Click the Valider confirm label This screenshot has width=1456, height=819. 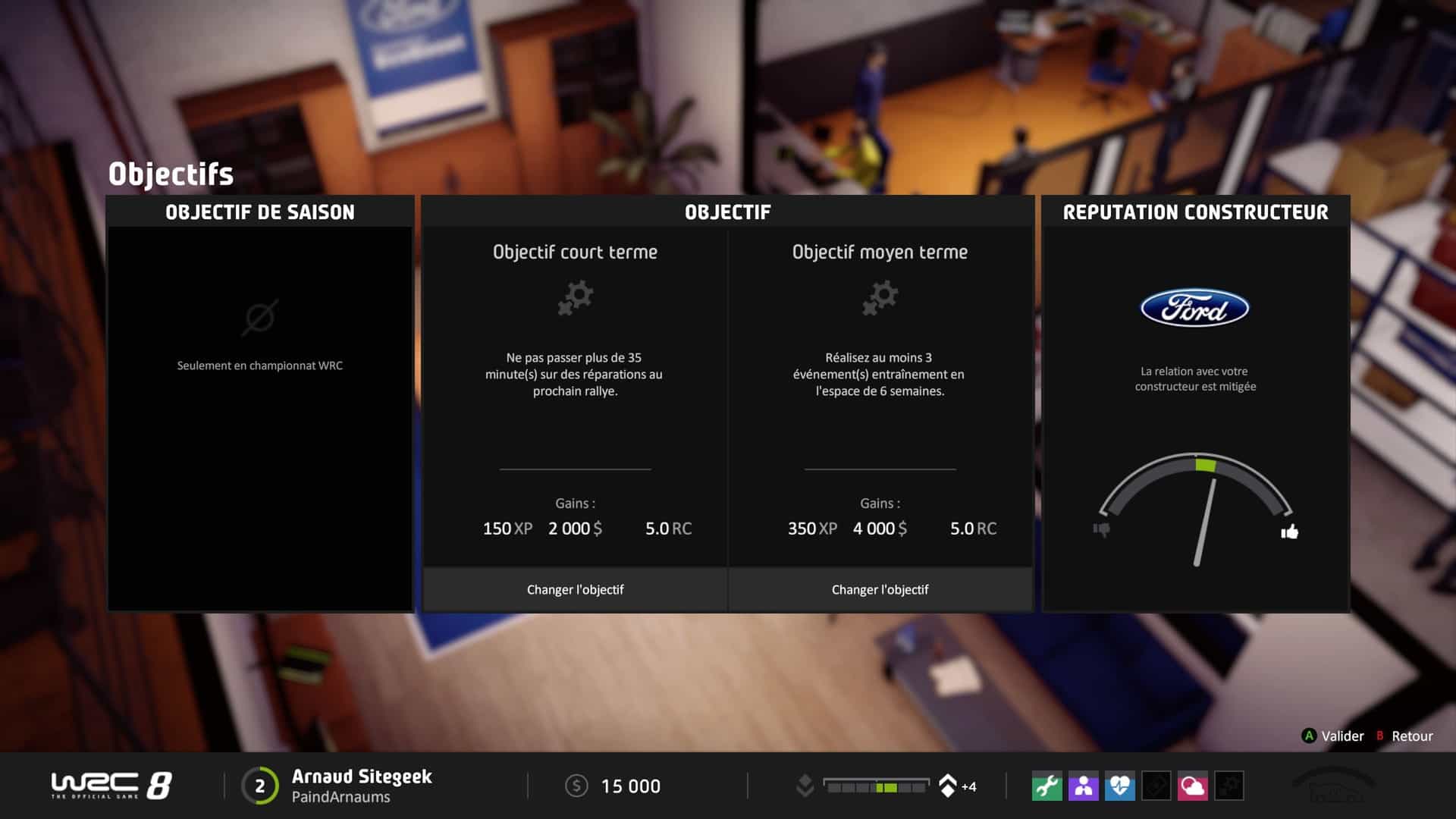tap(1341, 736)
